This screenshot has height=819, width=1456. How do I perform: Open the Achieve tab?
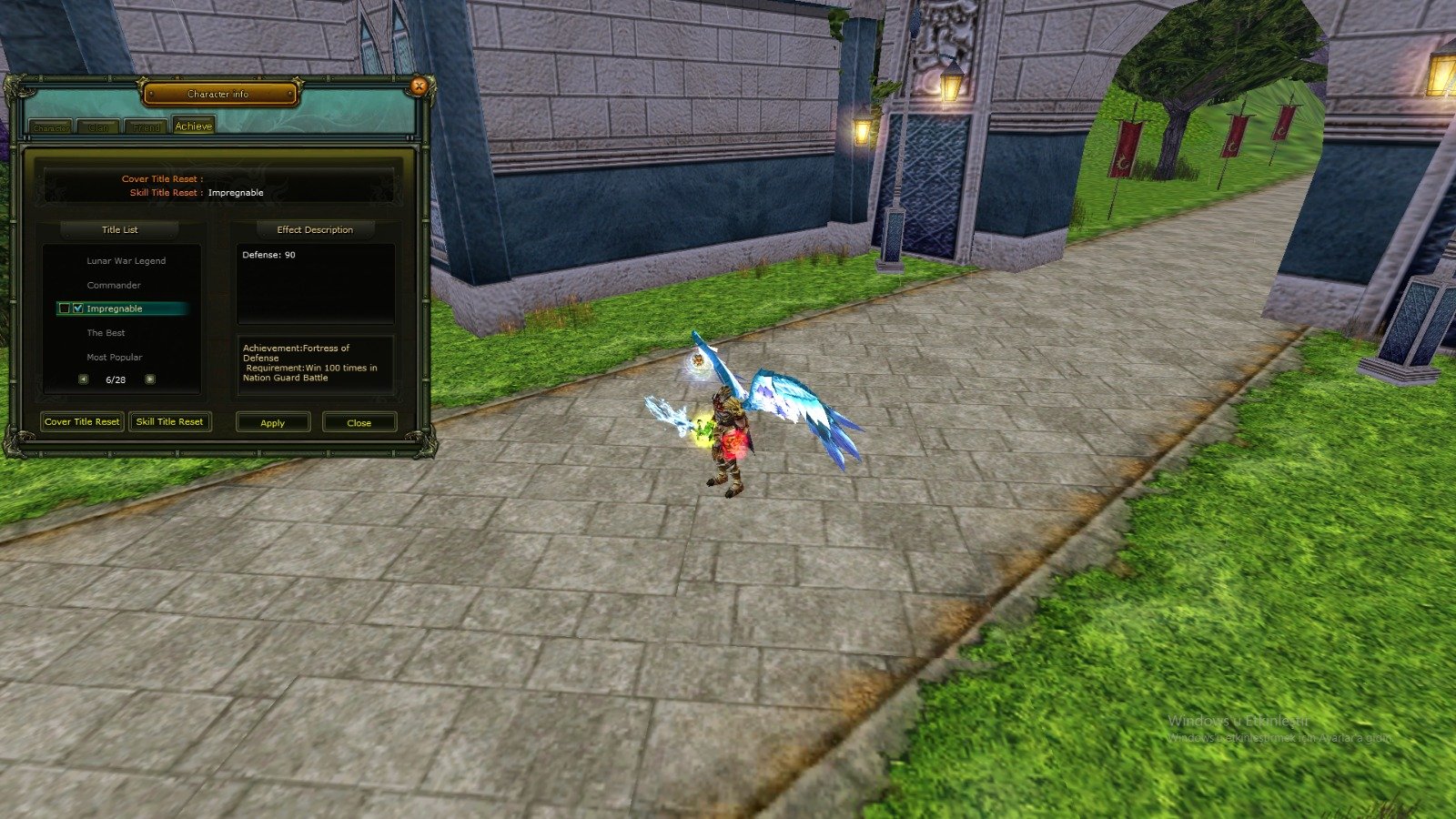click(193, 126)
